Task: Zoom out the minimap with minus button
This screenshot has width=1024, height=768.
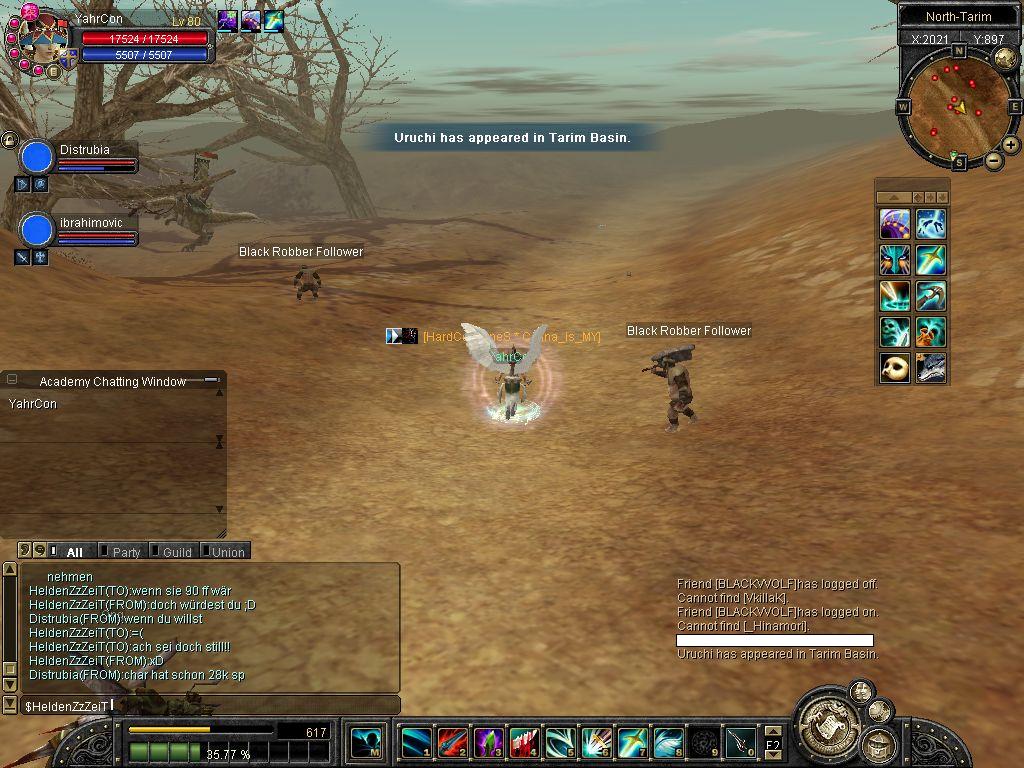Action: (994, 161)
